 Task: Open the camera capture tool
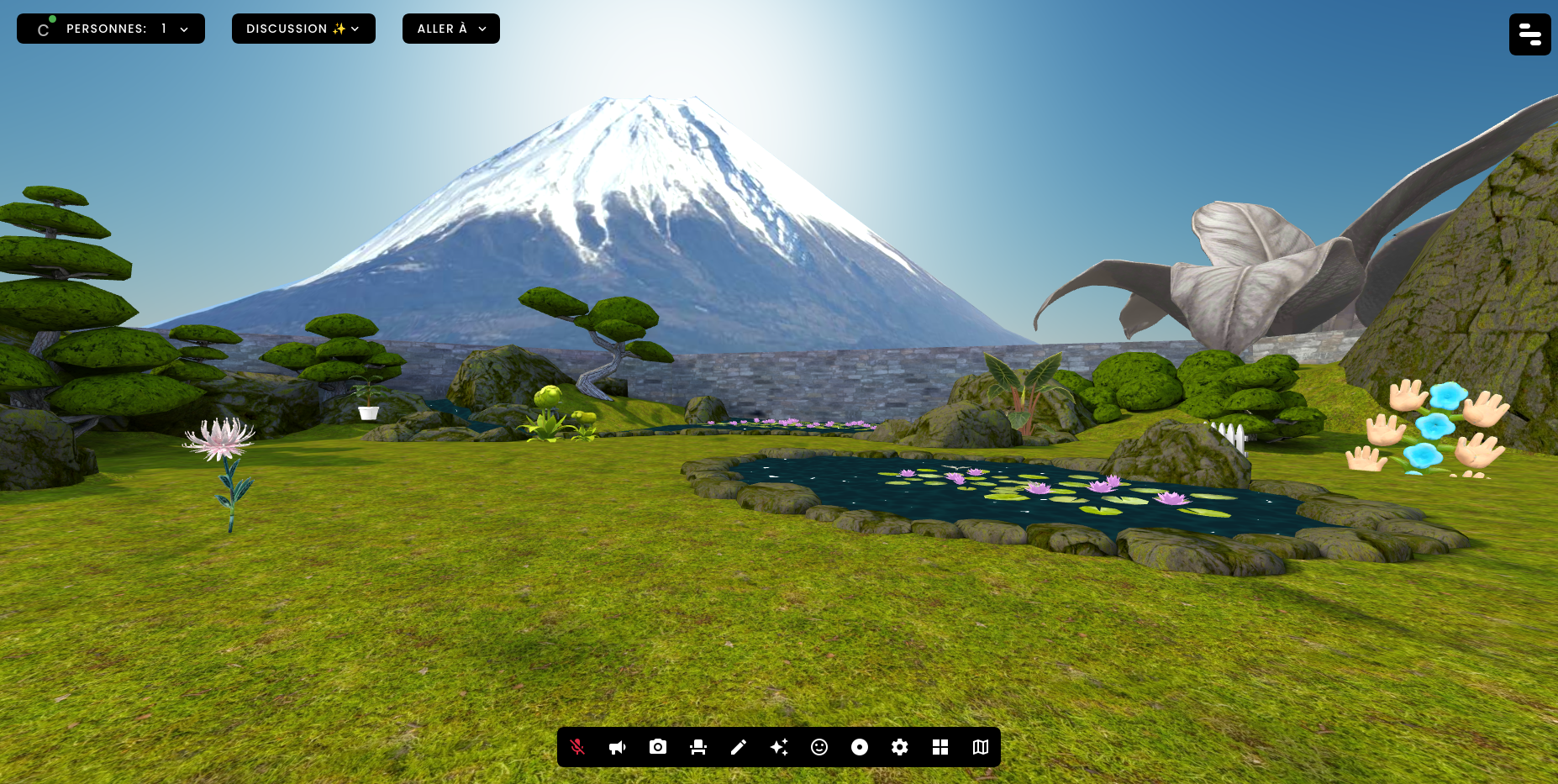[658, 747]
